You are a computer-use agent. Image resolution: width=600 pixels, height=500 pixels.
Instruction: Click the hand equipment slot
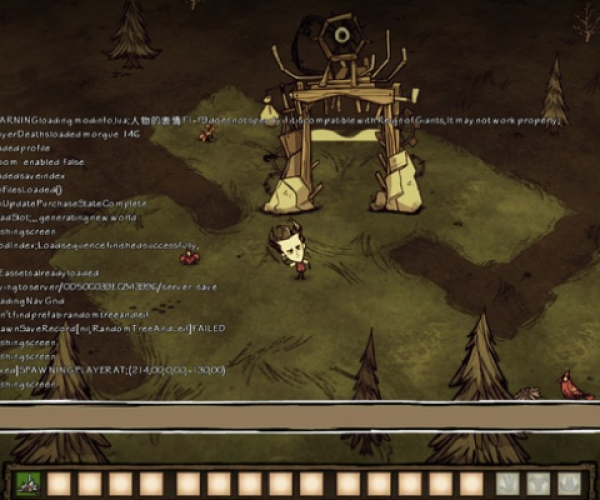pyautogui.click(x=508, y=484)
